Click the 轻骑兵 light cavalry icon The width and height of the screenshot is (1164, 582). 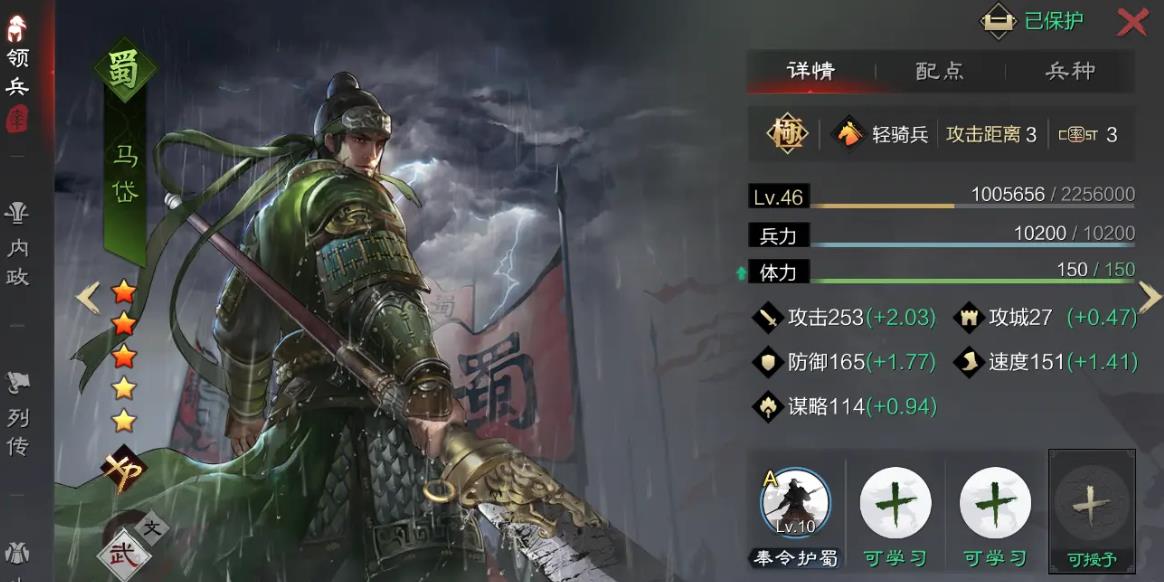click(849, 134)
